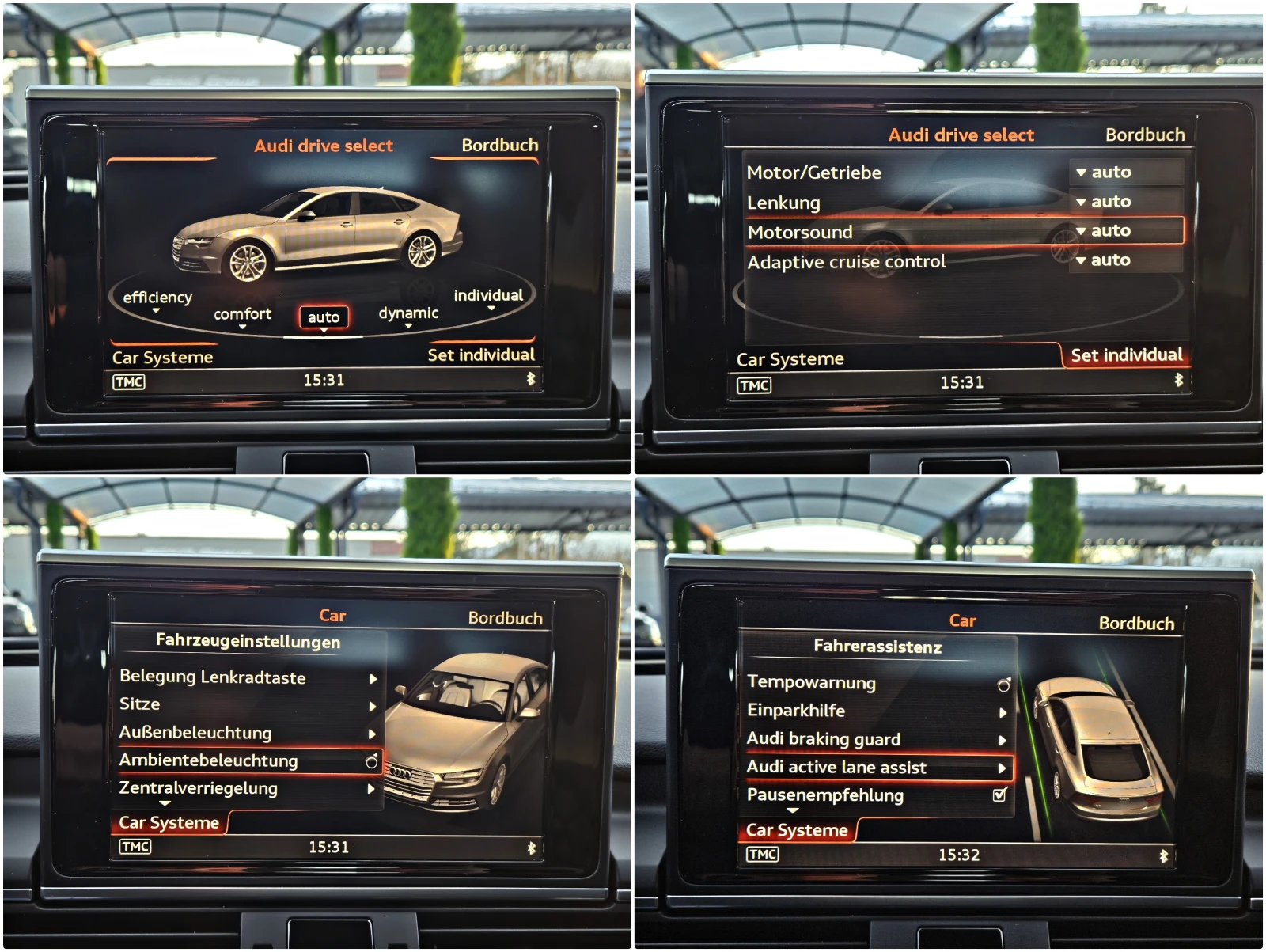
Task: Select the efficiency mode on the dial
Action: (156, 298)
